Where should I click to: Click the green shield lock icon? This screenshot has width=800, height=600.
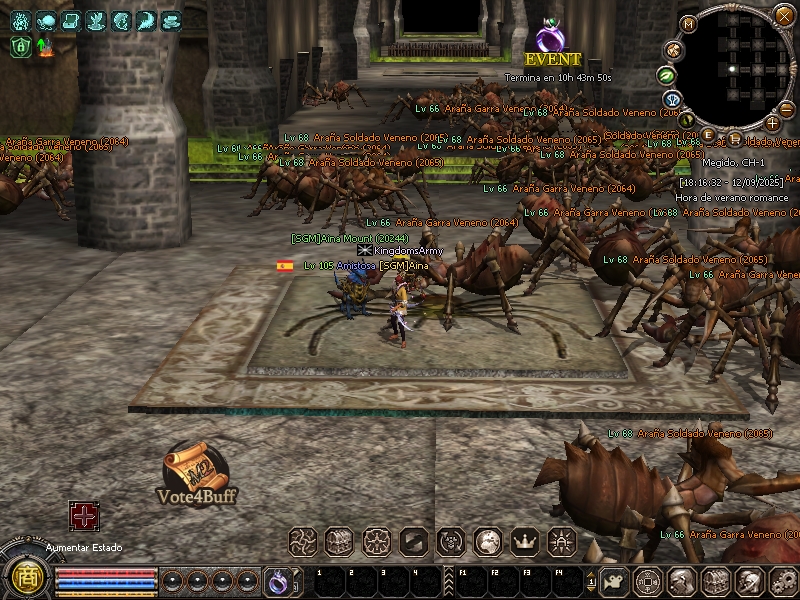click(20, 45)
